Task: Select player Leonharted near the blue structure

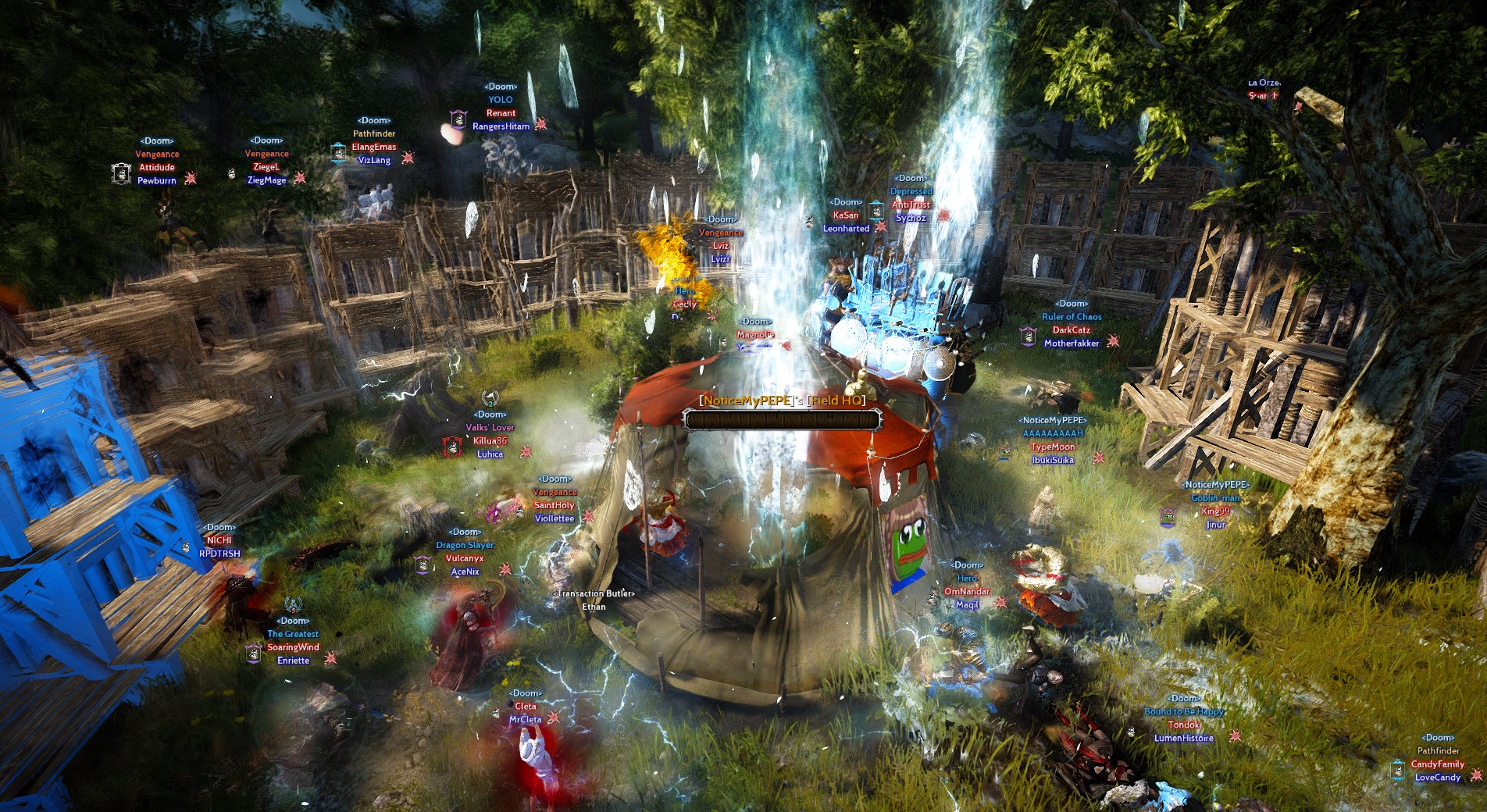Action: coord(846,230)
